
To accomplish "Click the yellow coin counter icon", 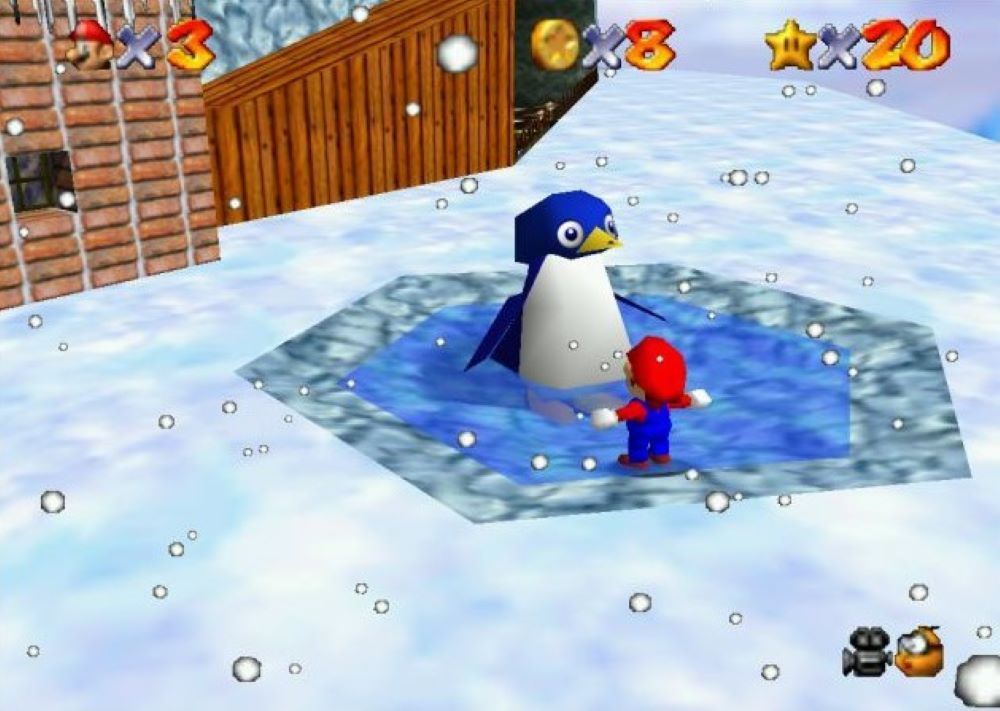I will tap(555, 45).
